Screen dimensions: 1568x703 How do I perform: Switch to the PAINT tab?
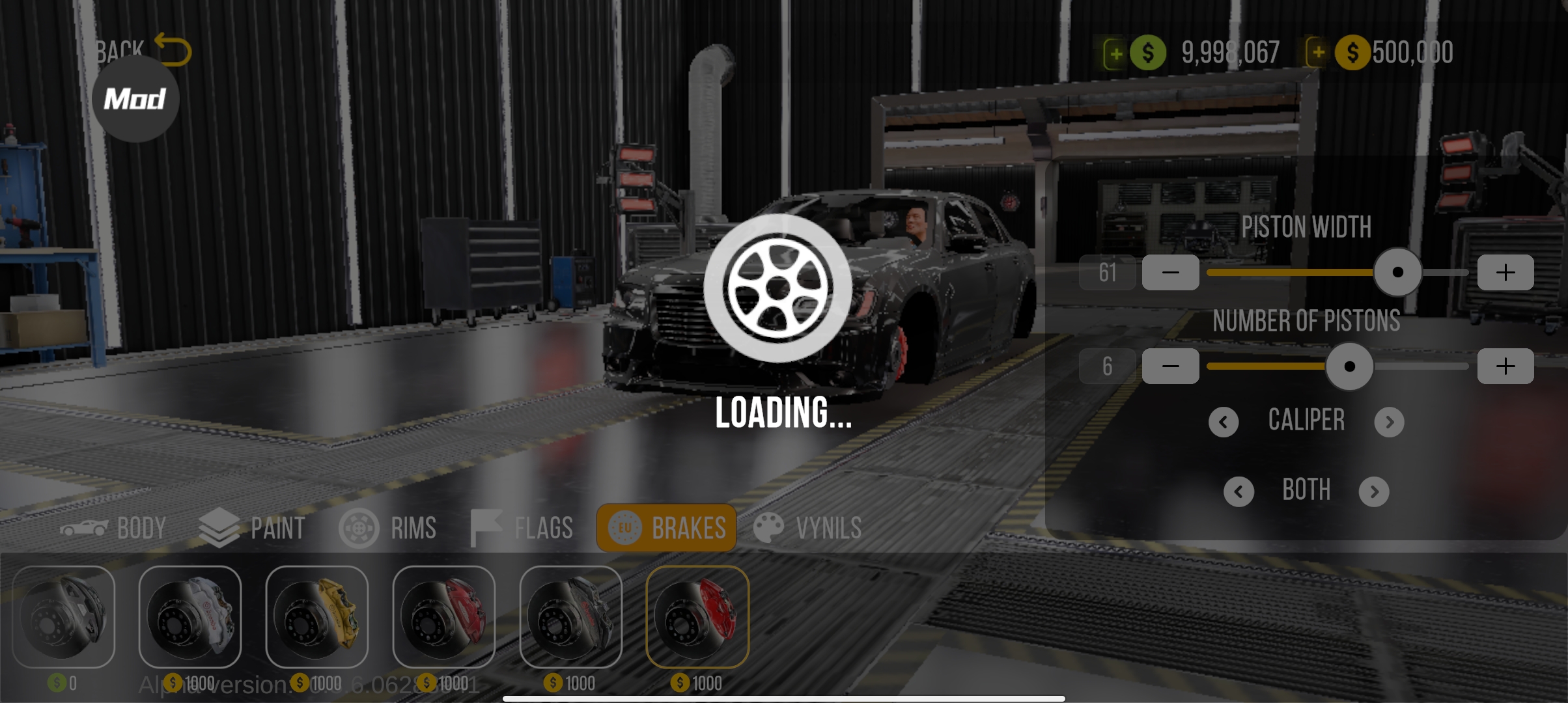(x=252, y=528)
